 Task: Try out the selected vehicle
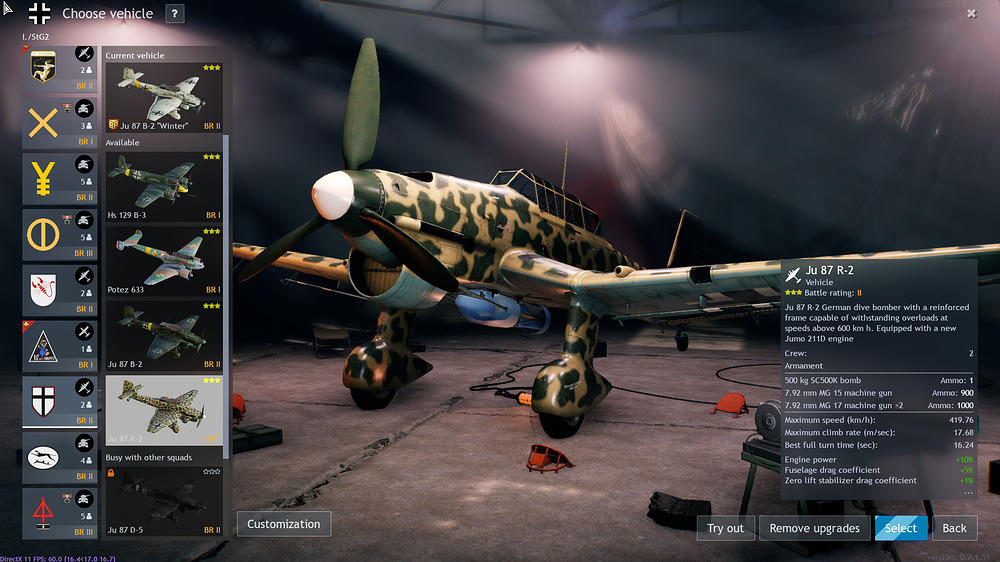(725, 528)
